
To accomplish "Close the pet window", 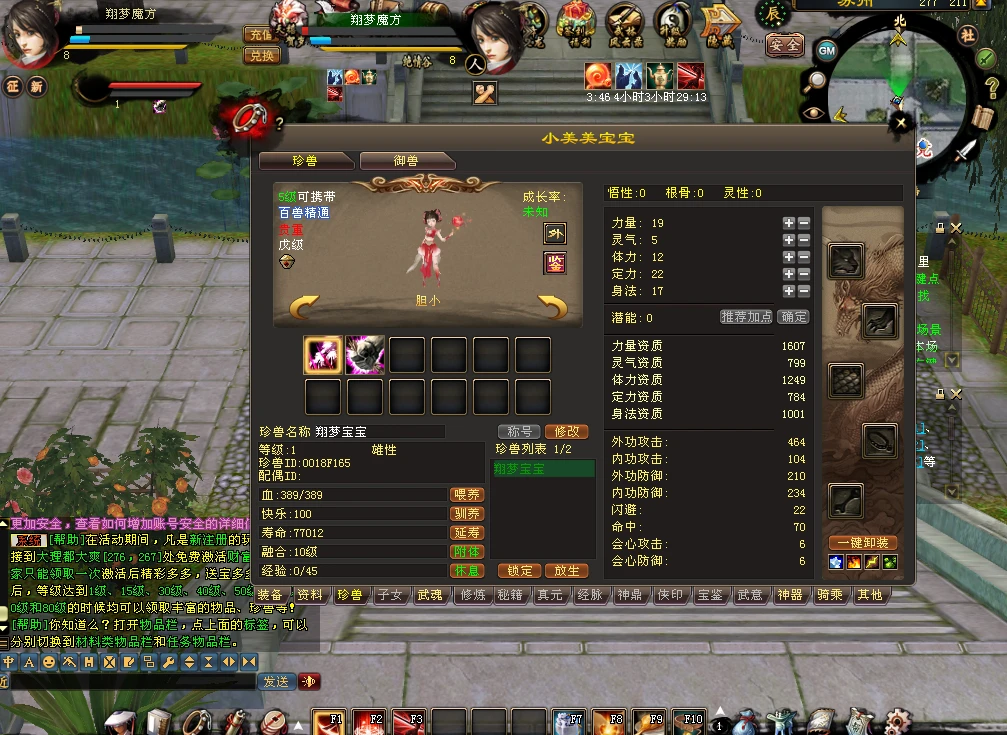I will (x=902, y=123).
